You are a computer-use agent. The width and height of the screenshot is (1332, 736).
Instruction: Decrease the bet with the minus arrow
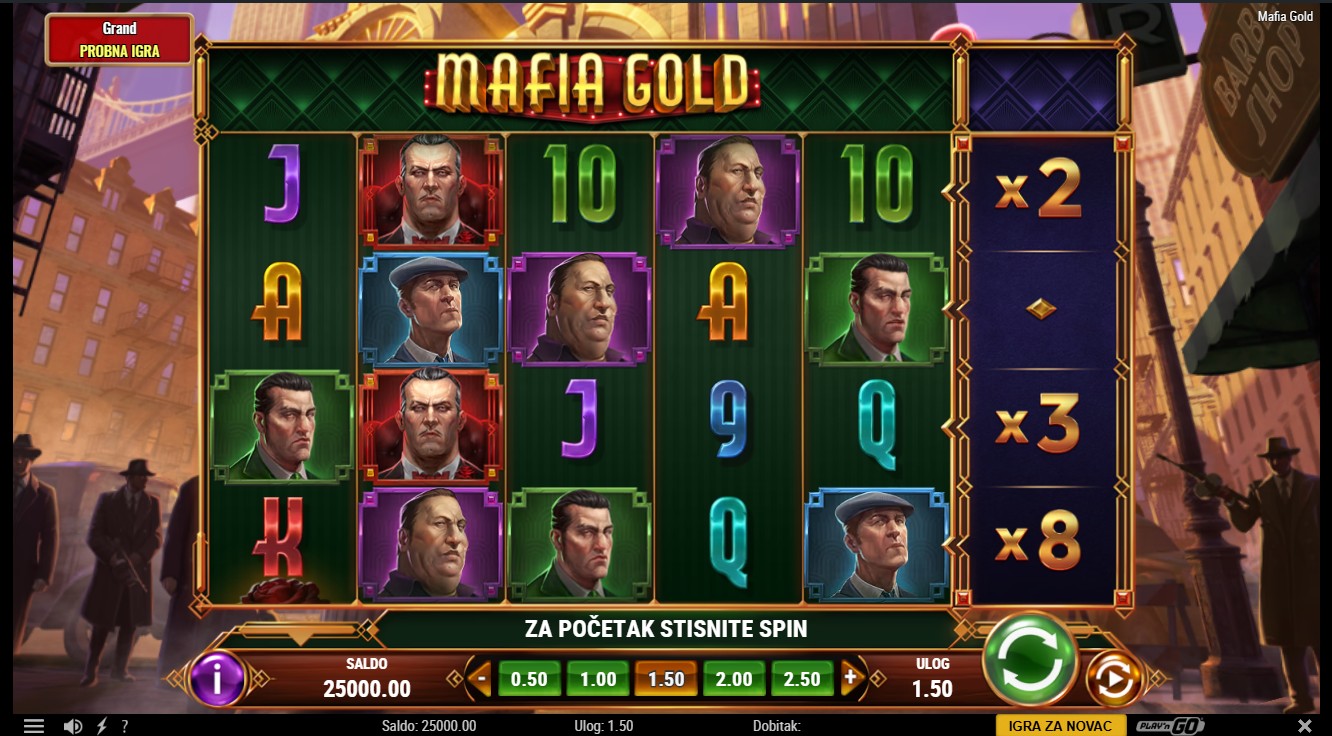coord(481,678)
